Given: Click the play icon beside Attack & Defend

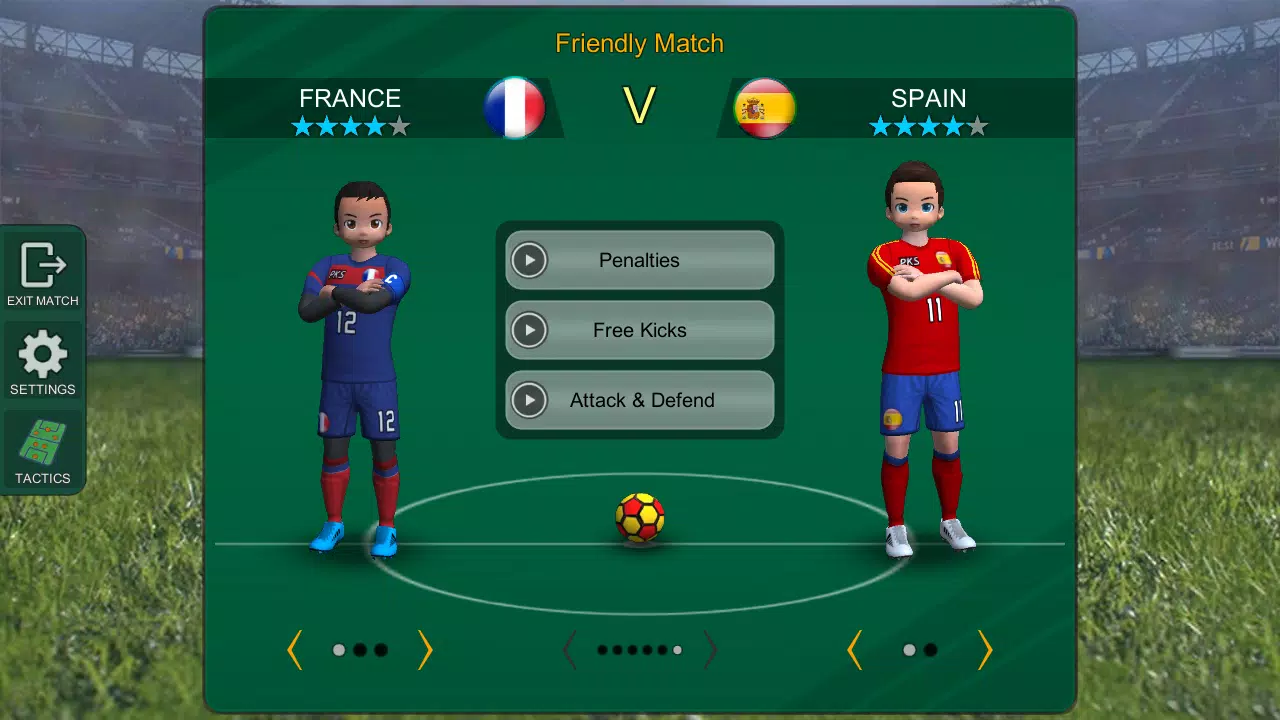Looking at the screenshot, I should pos(529,400).
